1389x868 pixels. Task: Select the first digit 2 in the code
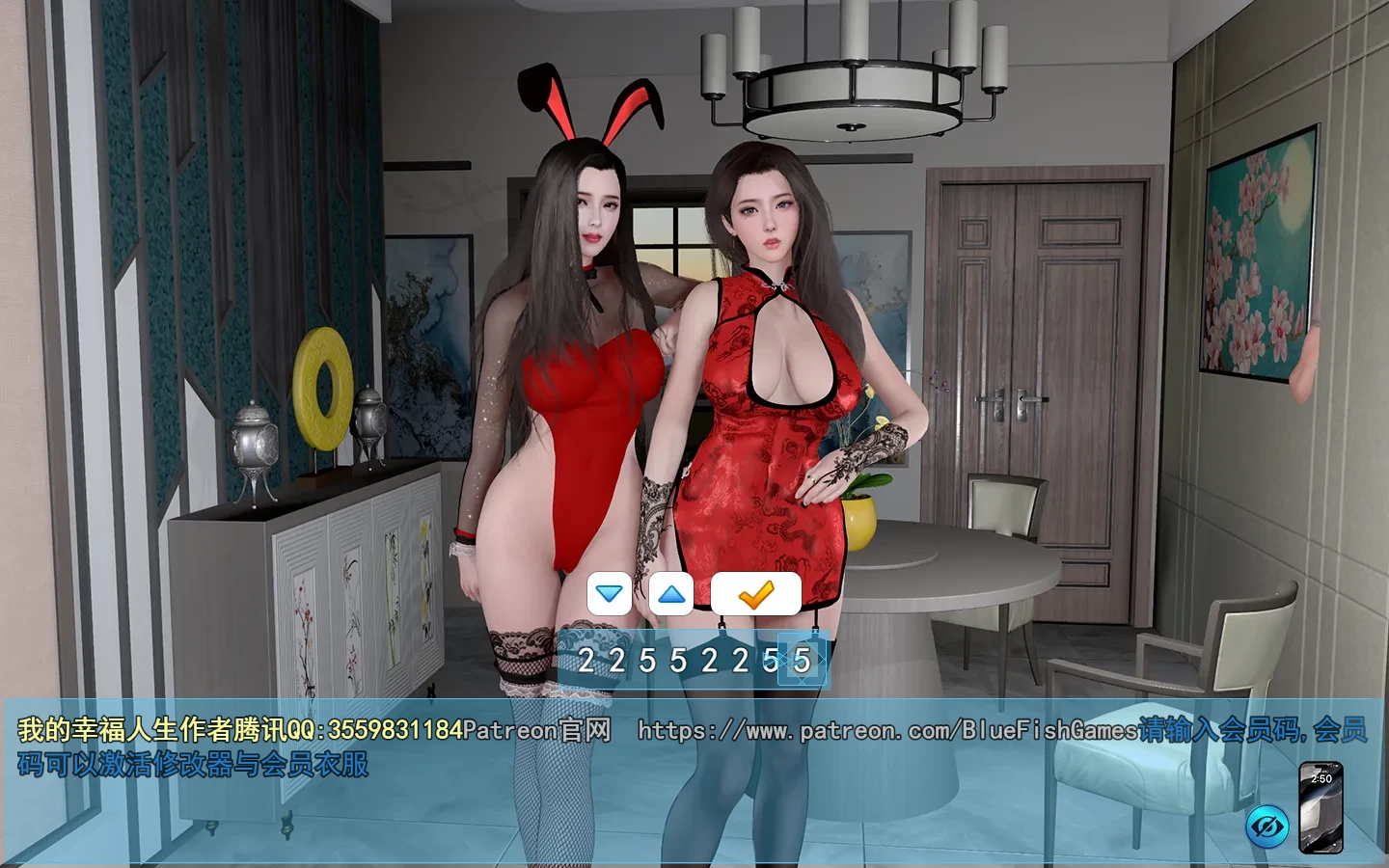point(586,661)
